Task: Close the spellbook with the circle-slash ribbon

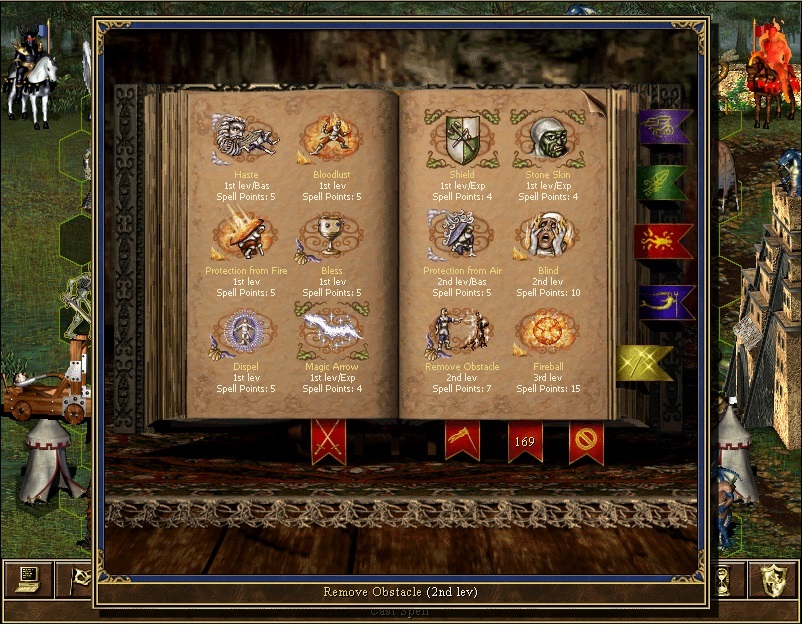Action: [586, 441]
